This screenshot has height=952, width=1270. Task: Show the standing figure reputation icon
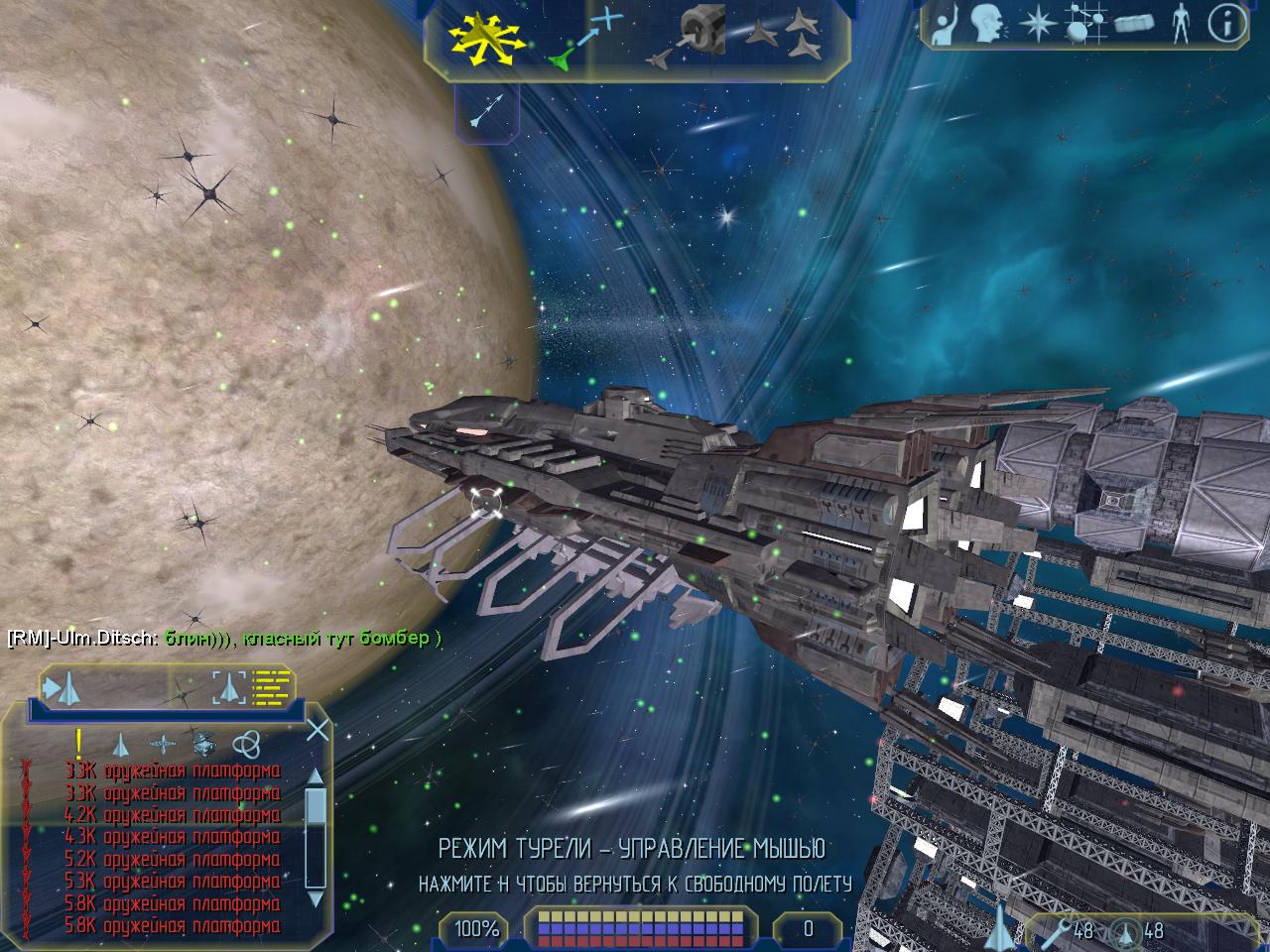pyautogui.click(x=1180, y=24)
